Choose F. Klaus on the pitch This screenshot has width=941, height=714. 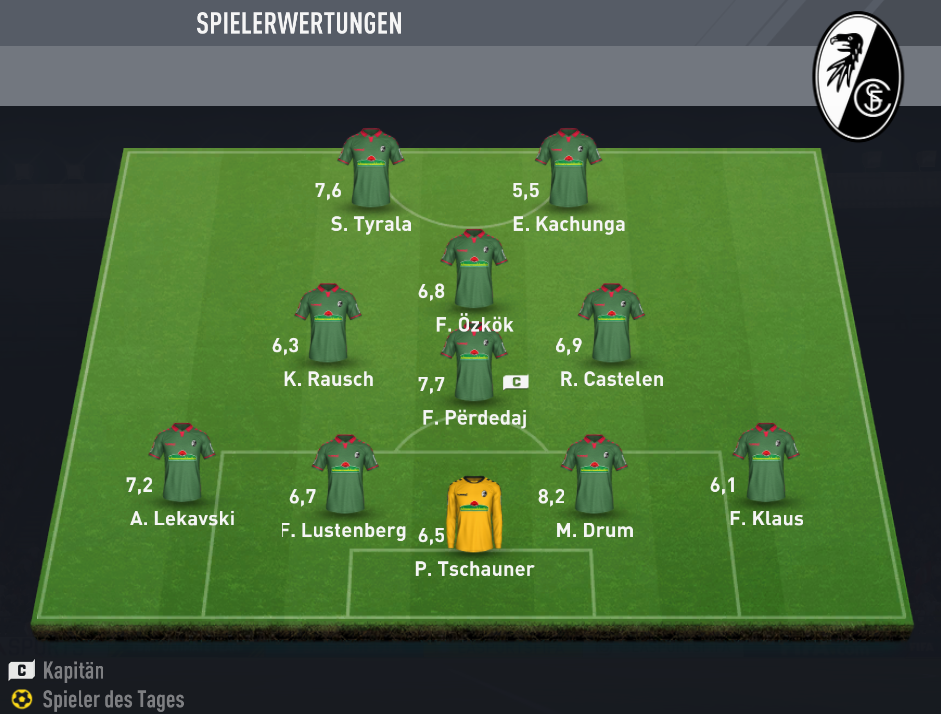(x=765, y=463)
